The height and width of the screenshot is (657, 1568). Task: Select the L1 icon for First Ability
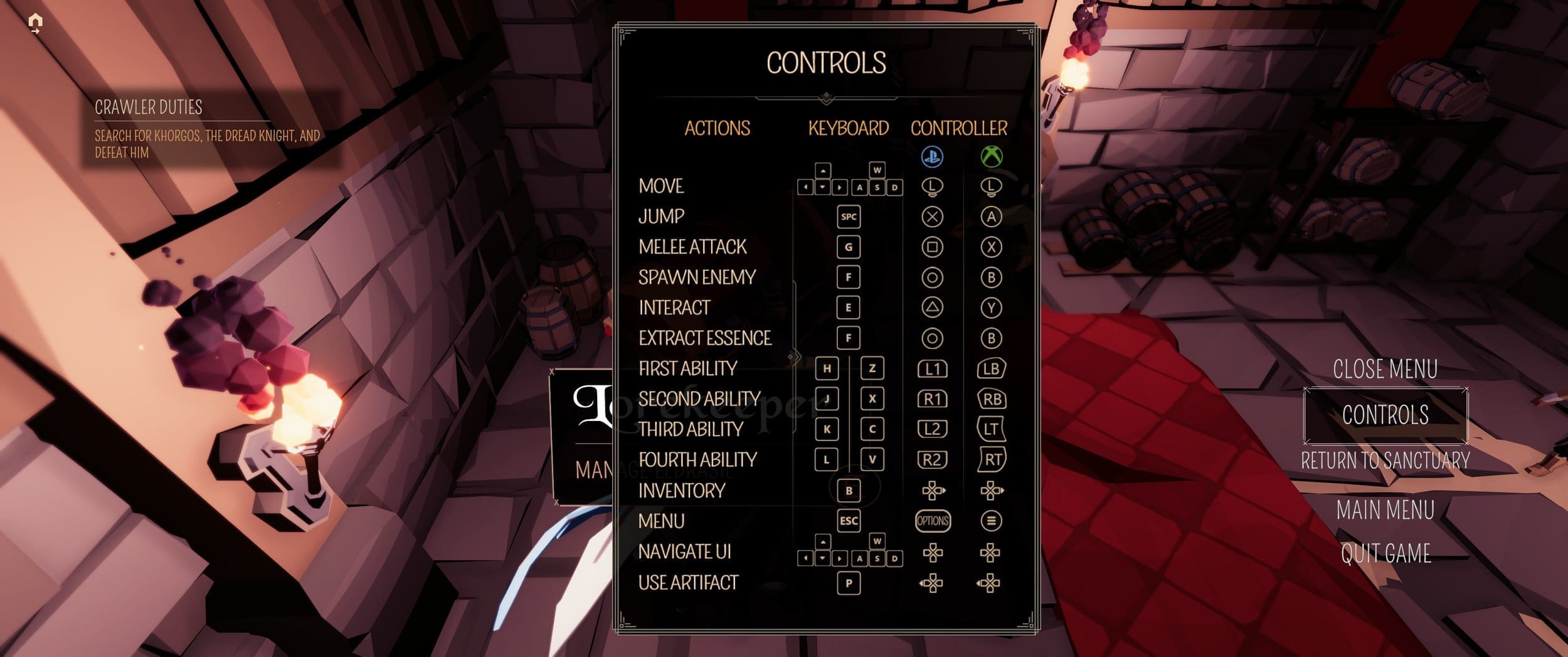coord(931,368)
